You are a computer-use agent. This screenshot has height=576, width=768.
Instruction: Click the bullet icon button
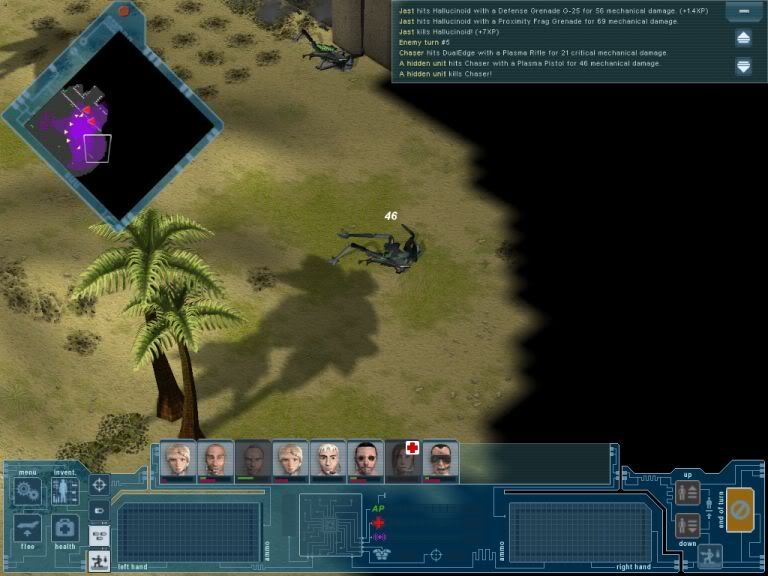click(100, 510)
